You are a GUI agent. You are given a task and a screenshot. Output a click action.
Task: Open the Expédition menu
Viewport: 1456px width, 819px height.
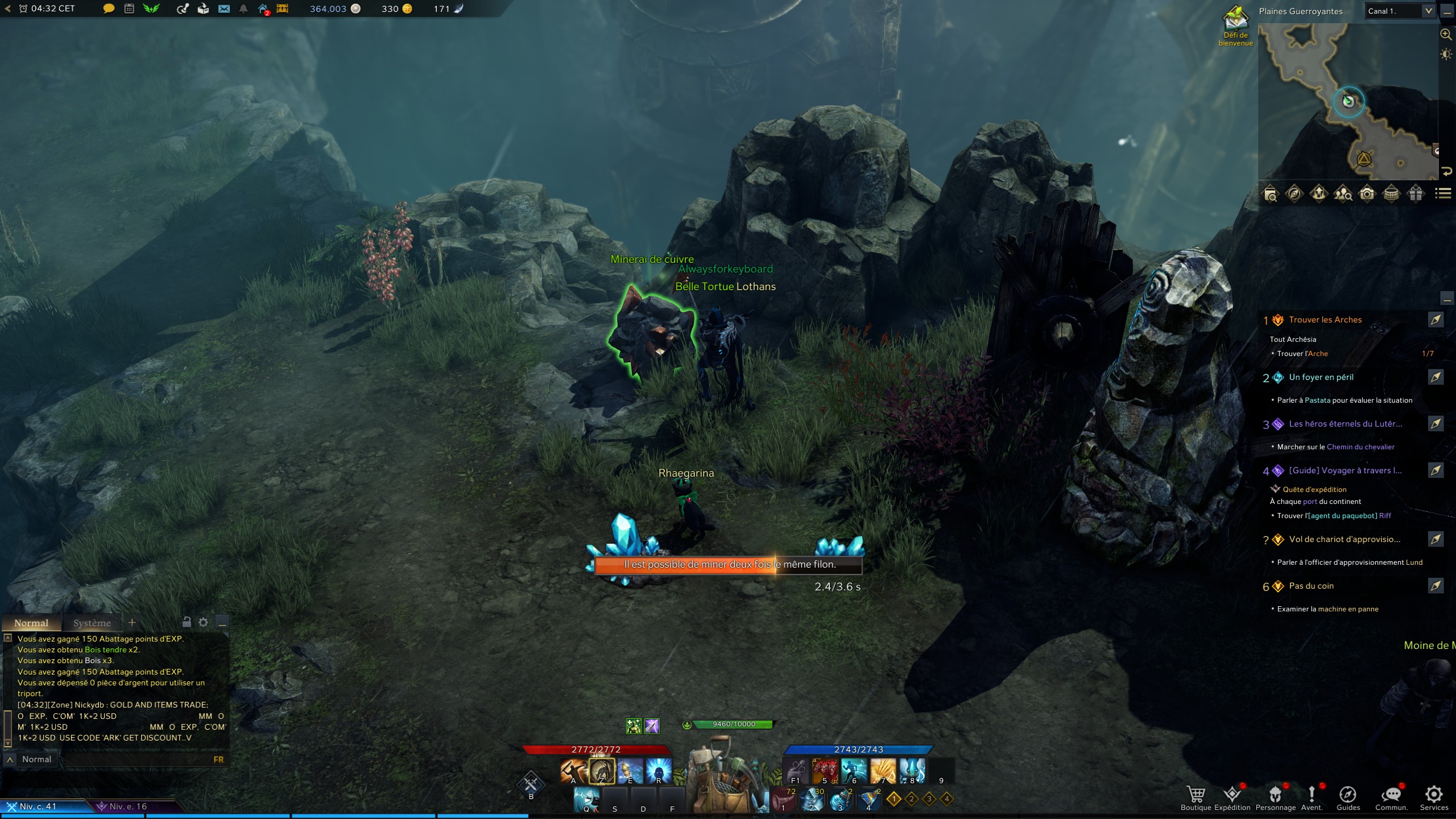[x=1232, y=796]
